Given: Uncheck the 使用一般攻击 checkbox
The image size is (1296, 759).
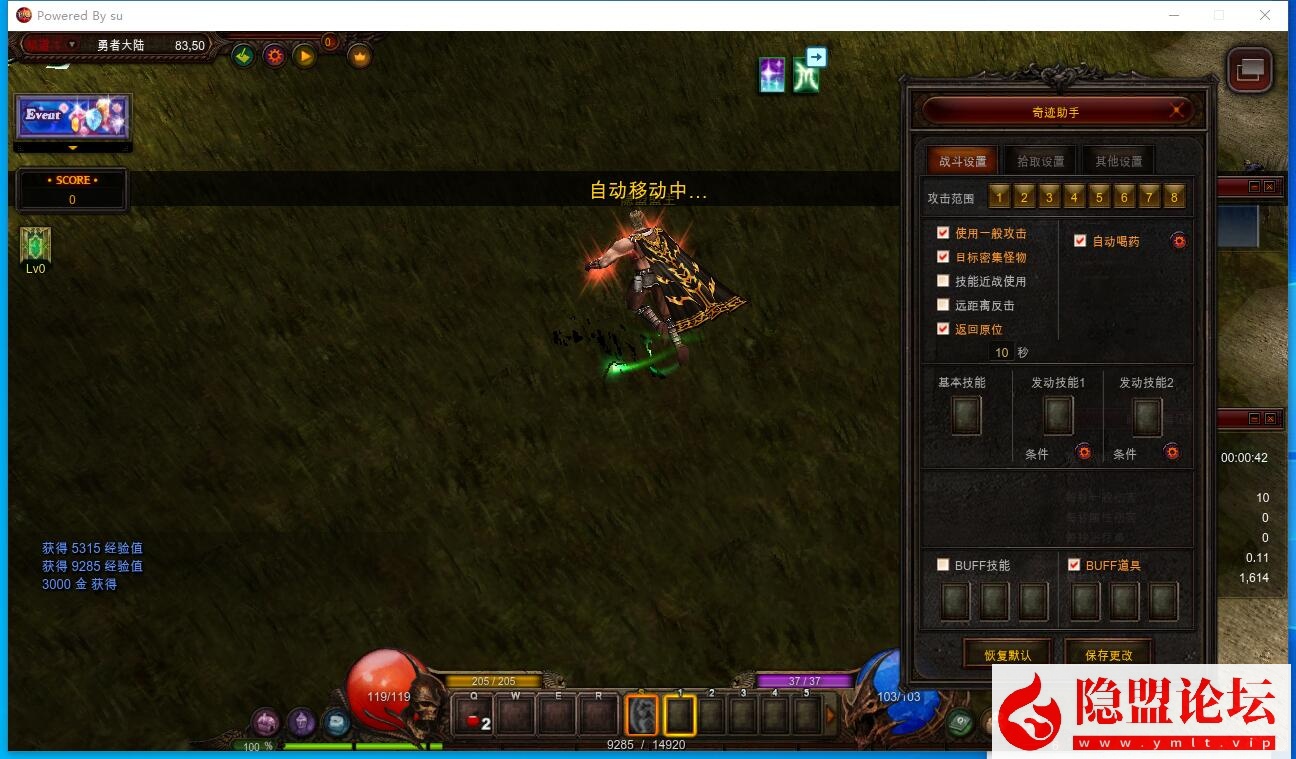Looking at the screenshot, I should pyautogui.click(x=943, y=232).
